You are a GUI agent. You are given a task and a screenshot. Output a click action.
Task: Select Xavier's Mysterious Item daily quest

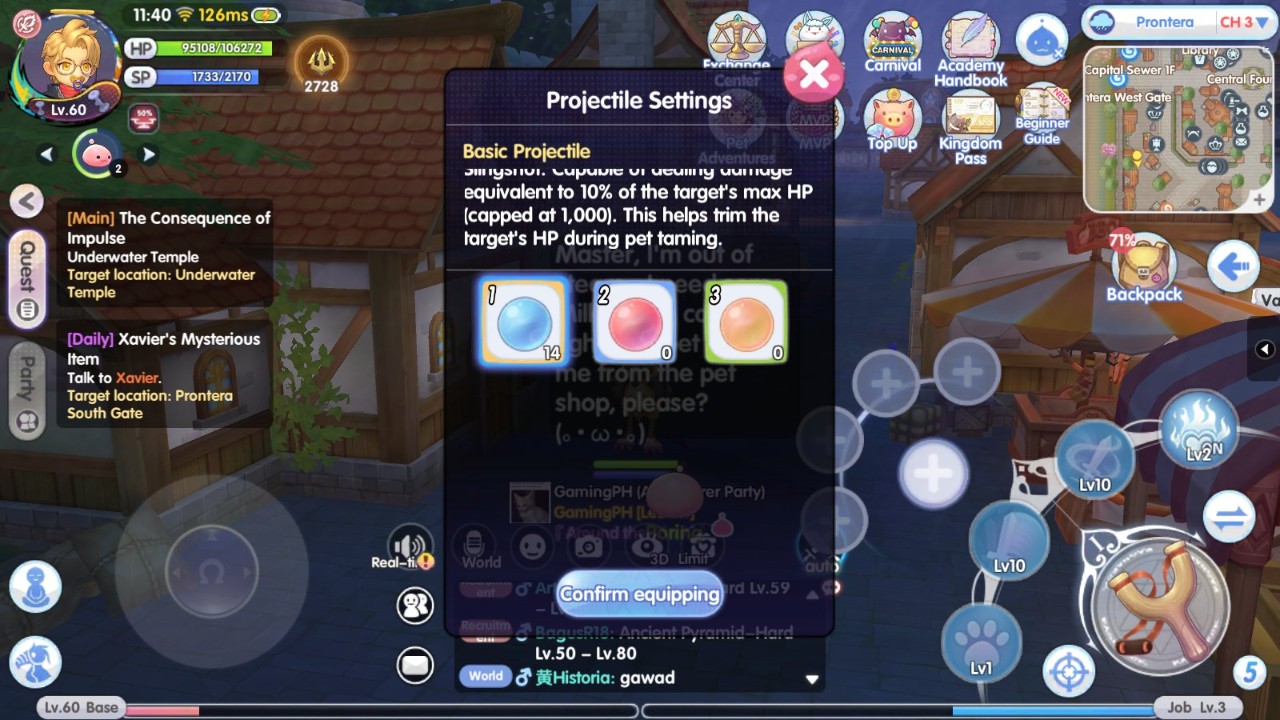click(163, 375)
